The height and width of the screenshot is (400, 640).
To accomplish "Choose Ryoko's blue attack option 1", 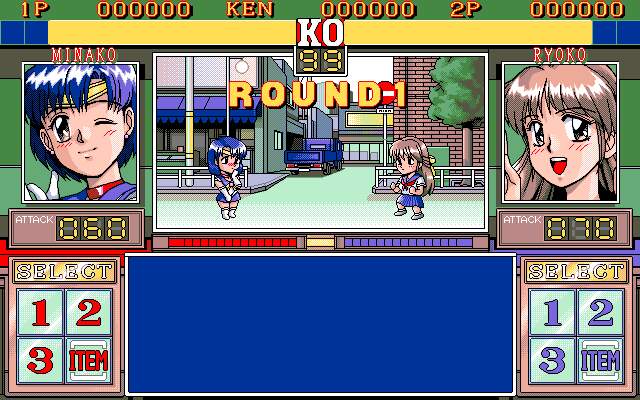I will (550, 312).
